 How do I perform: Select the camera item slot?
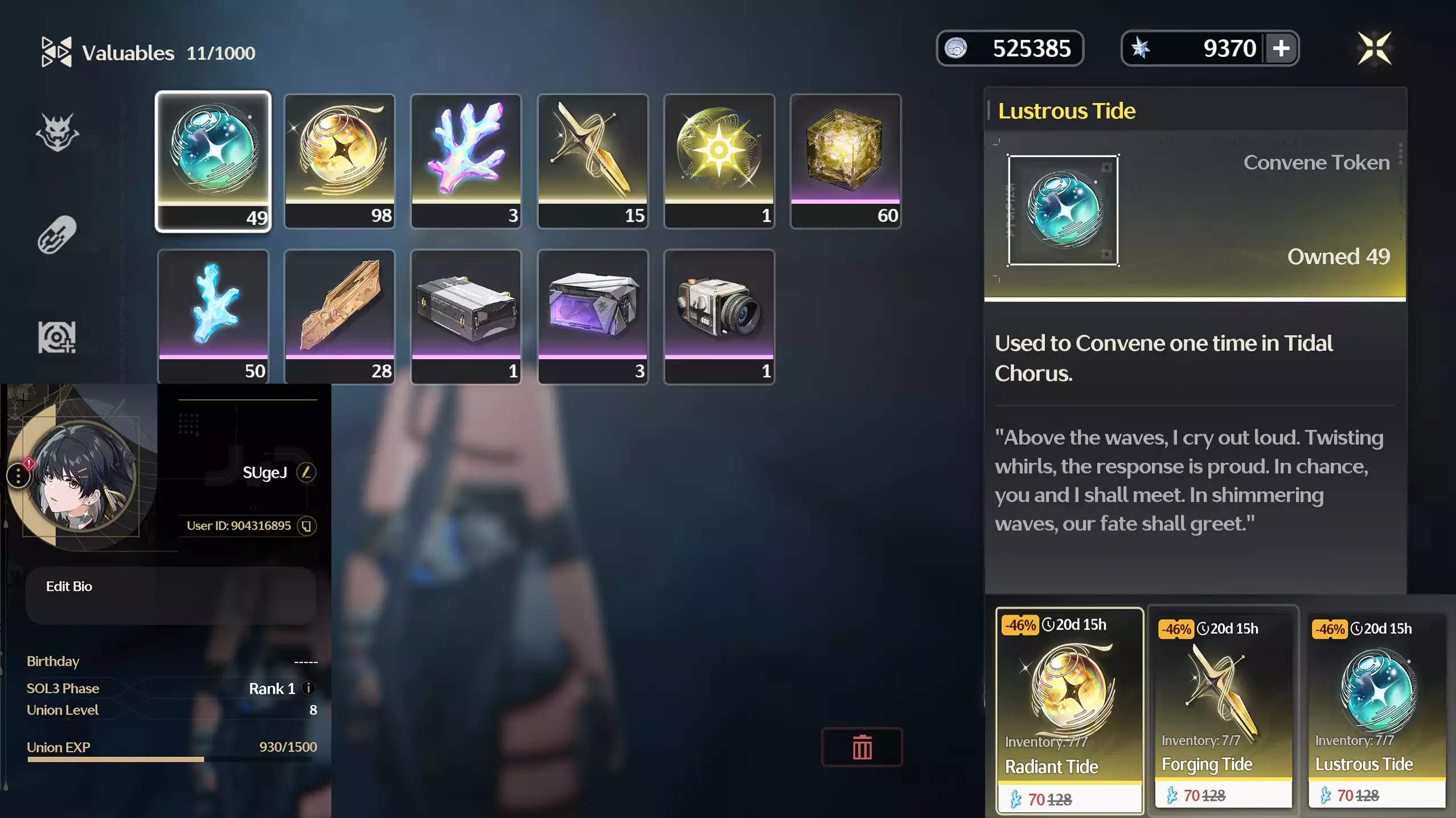click(719, 316)
